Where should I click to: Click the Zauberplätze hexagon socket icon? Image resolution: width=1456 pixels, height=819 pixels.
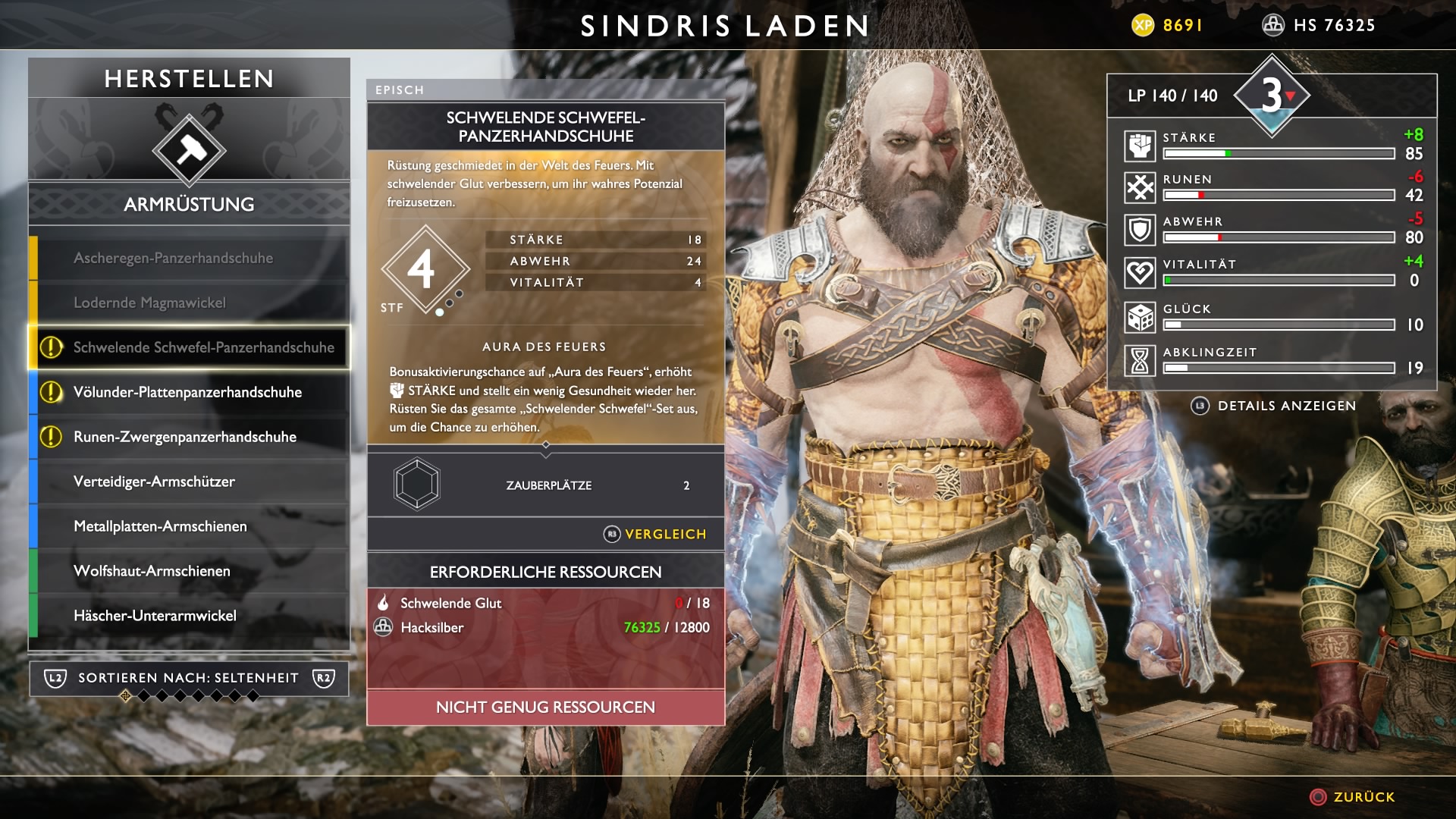(417, 484)
